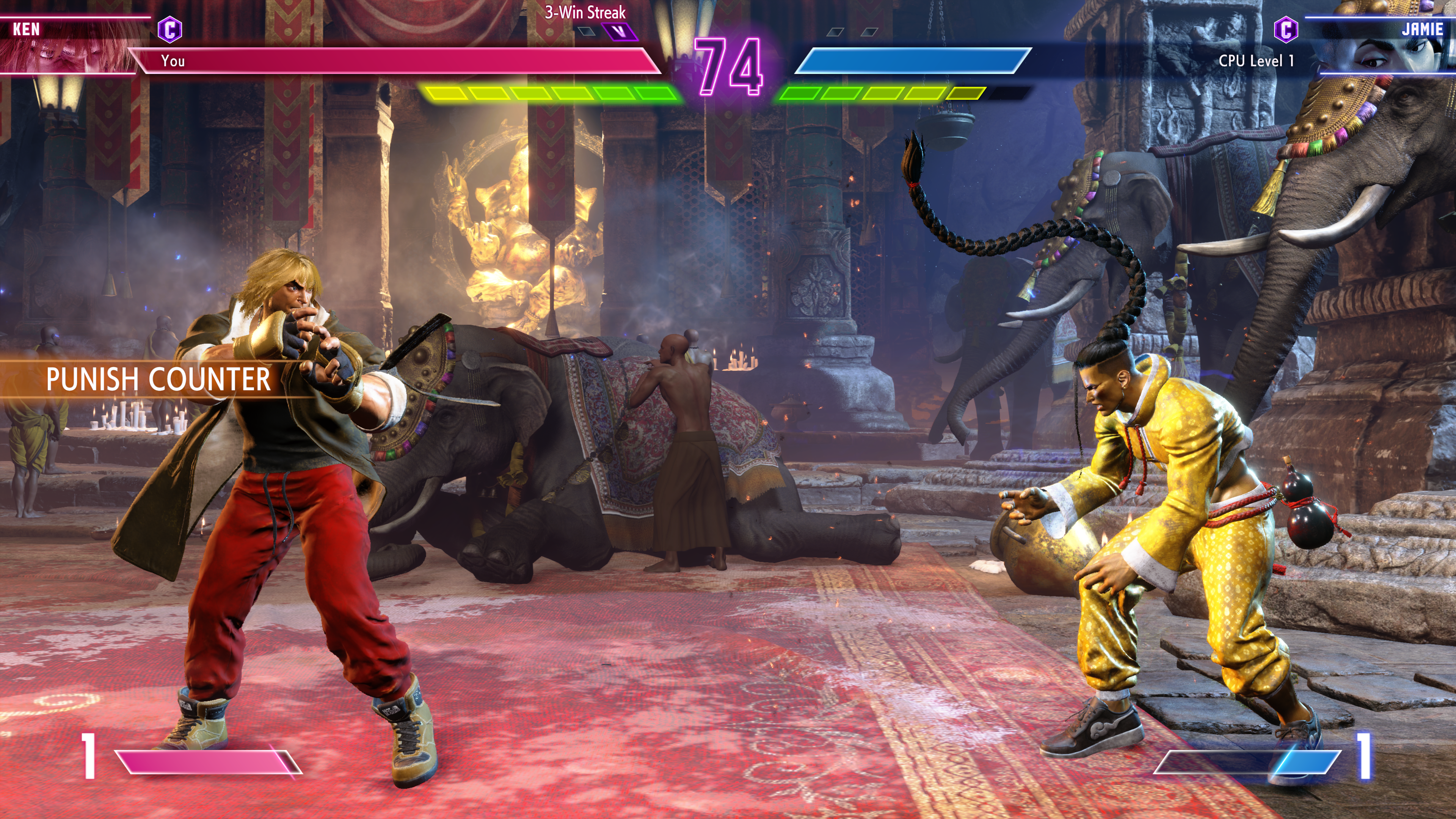The image size is (1456, 819).
Task: Select the control type C icon beside Jamie's name
Action: click(x=1286, y=30)
